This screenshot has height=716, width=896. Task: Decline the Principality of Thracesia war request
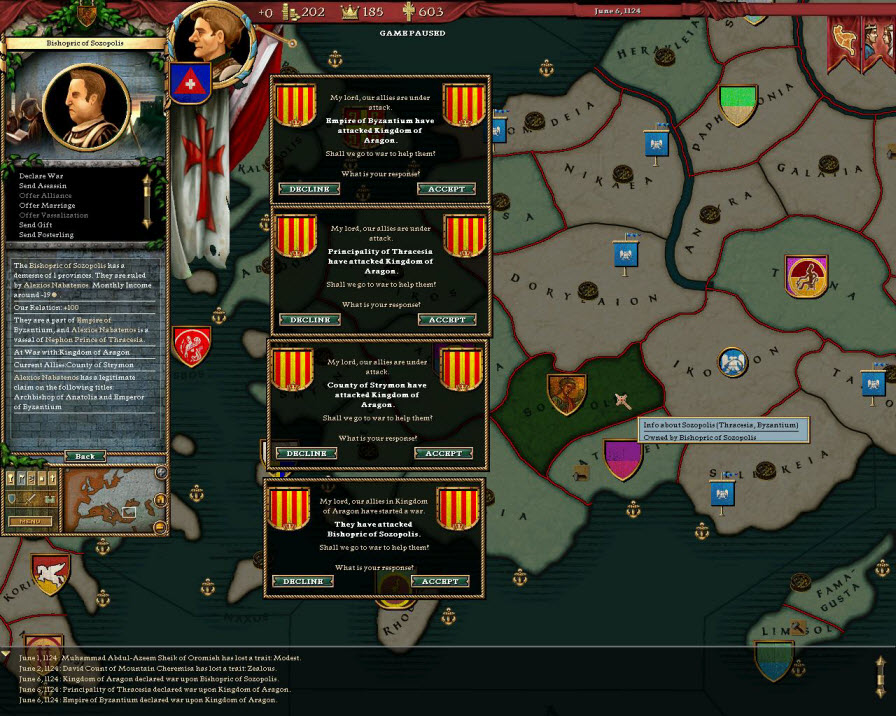point(308,320)
